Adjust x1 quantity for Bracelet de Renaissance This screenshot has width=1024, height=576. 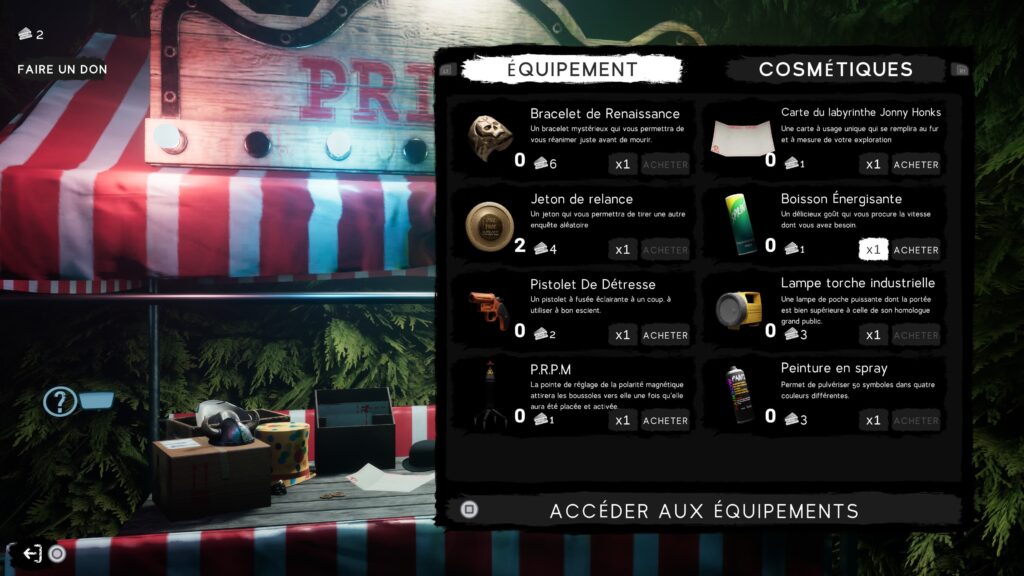coord(622,164)
